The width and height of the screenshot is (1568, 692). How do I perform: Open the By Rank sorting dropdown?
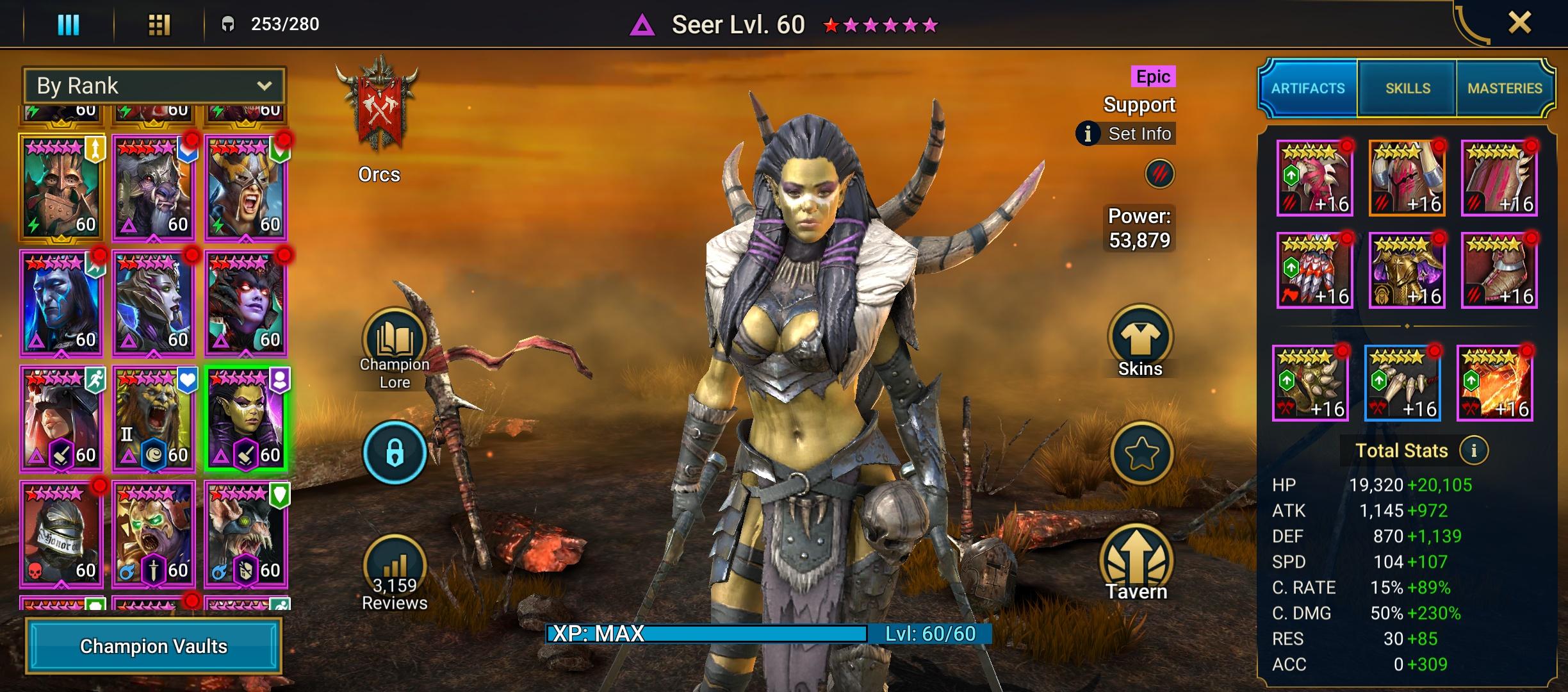coord(154,86)
